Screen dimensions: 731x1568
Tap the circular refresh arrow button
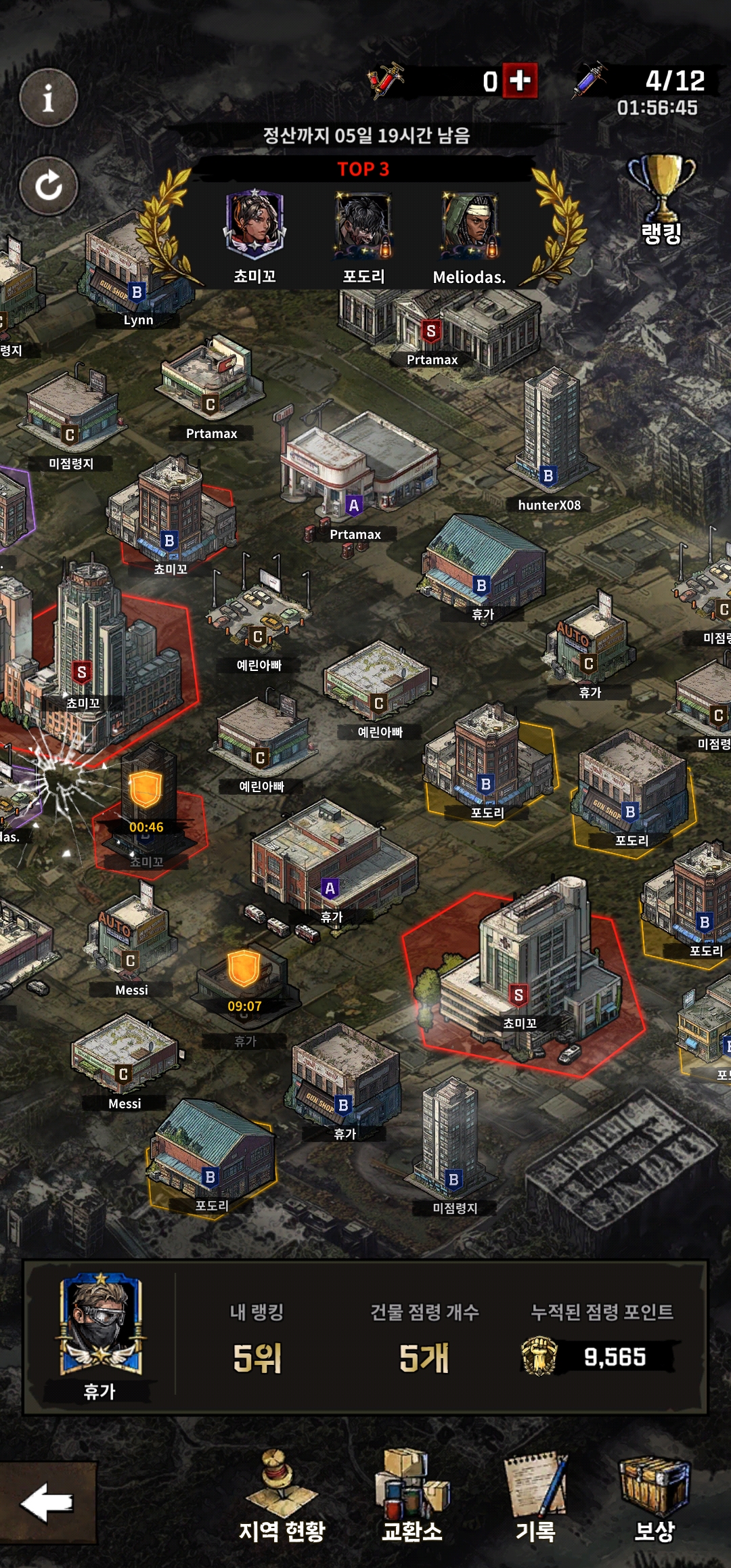point(48,186)
